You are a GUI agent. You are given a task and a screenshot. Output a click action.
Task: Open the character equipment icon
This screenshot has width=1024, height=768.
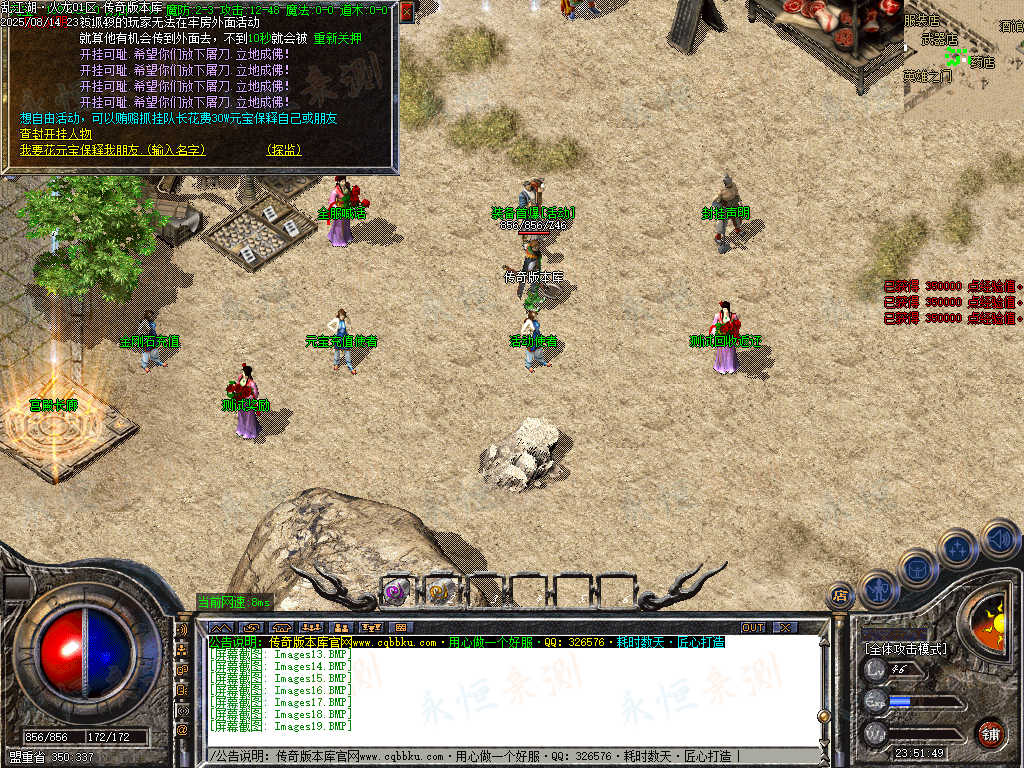878,588
